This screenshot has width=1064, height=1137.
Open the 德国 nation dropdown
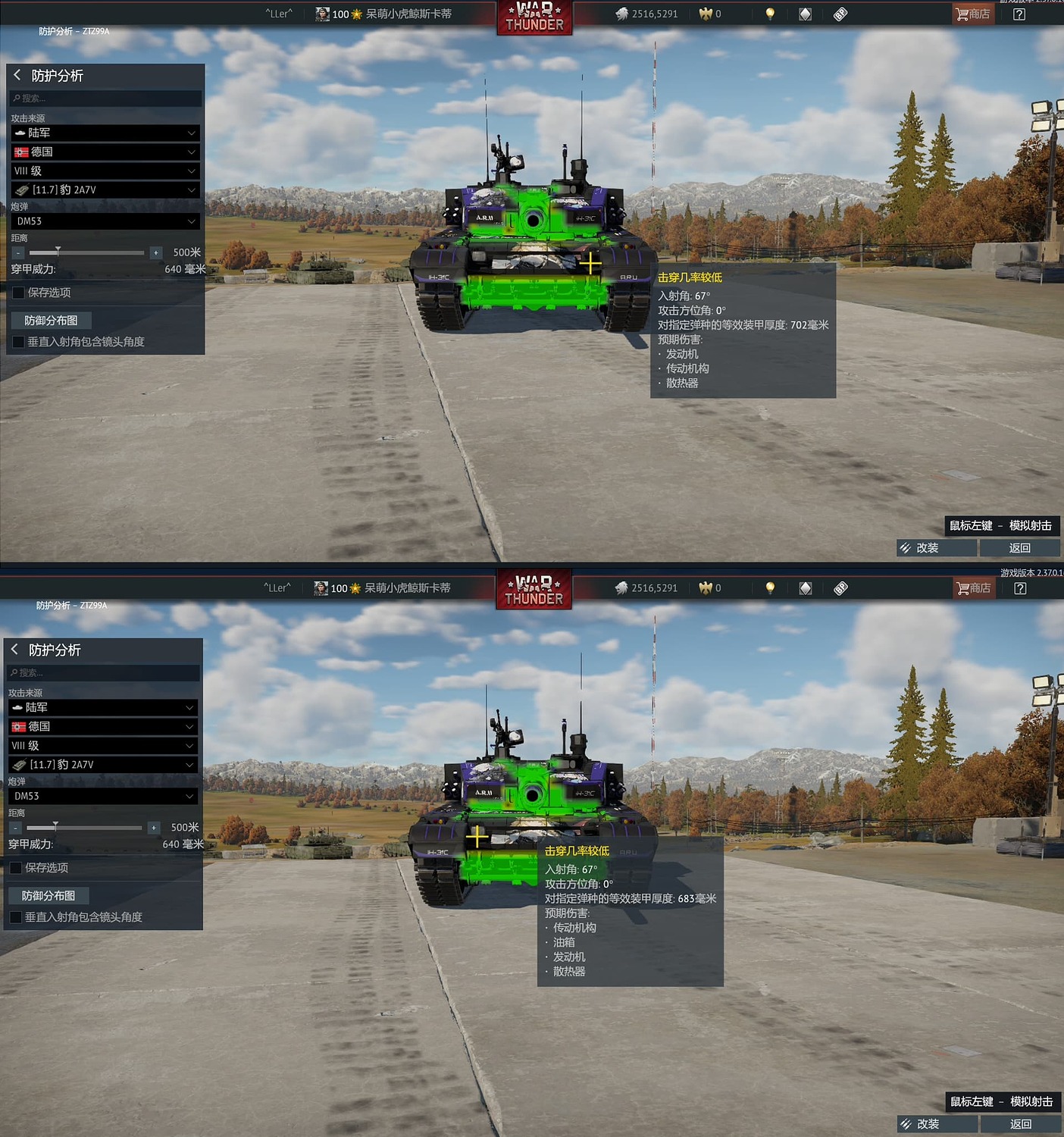105,152
